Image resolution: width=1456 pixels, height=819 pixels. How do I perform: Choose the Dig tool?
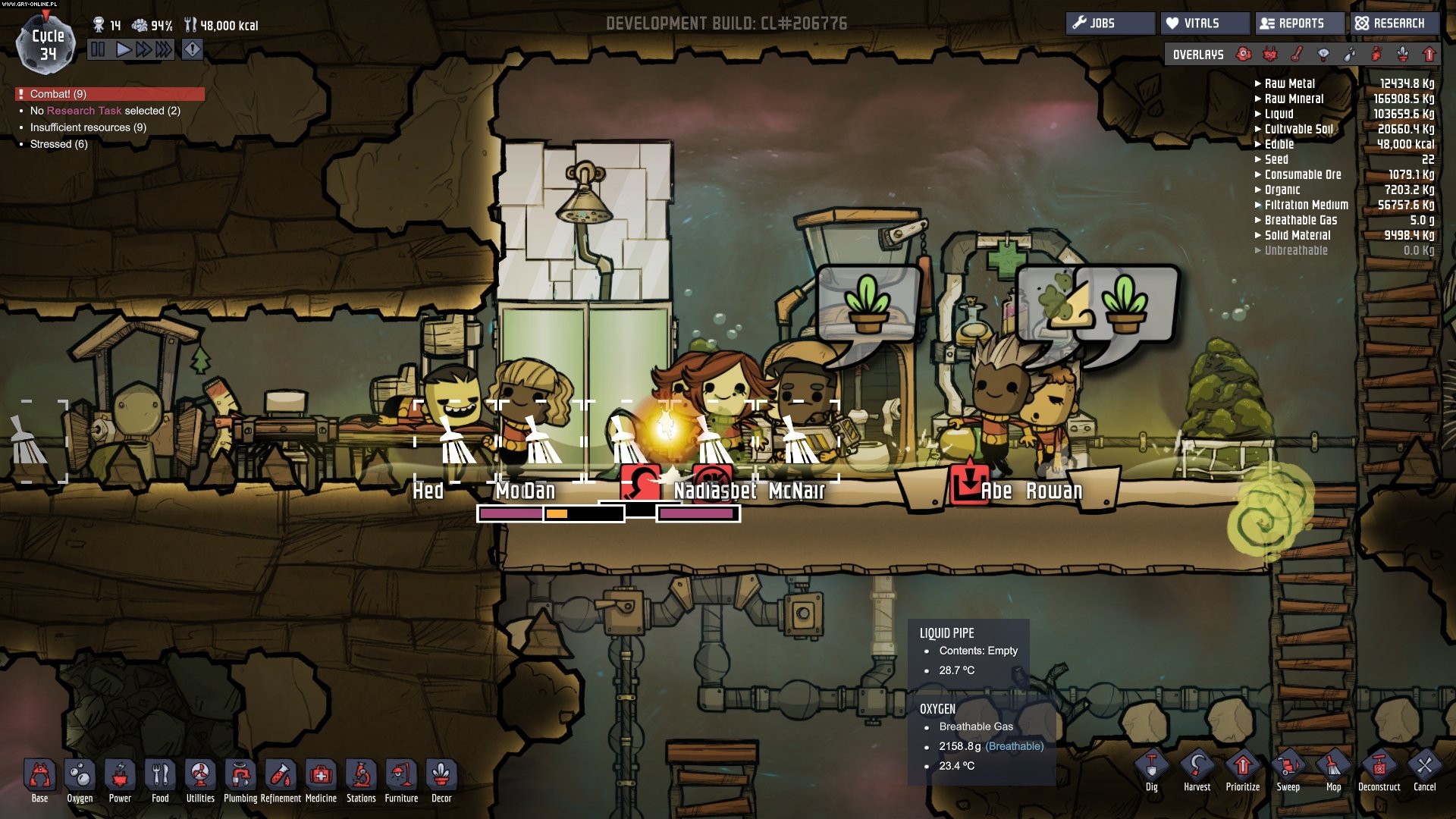click(x=1151, y=770)
